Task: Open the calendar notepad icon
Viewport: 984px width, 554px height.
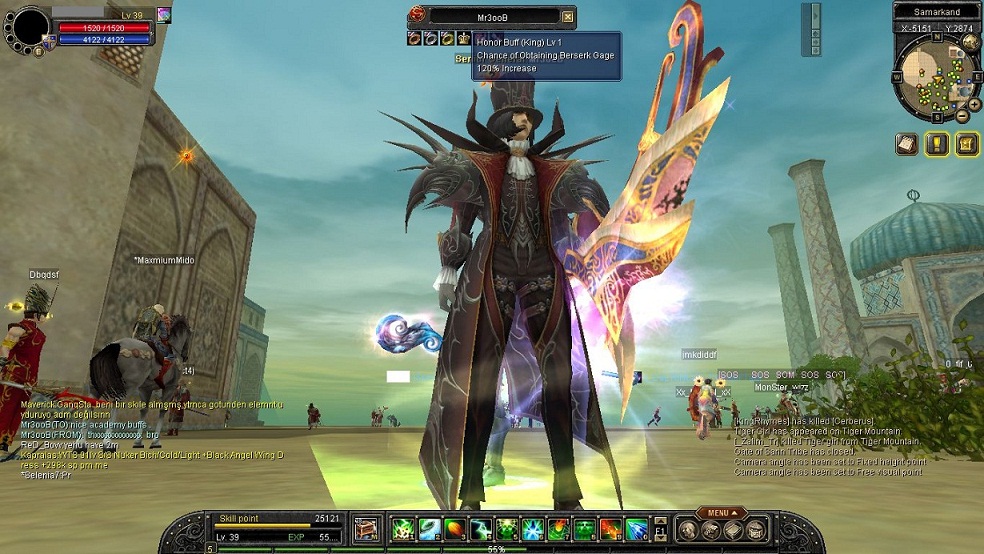Action: (x=907, y=143)
